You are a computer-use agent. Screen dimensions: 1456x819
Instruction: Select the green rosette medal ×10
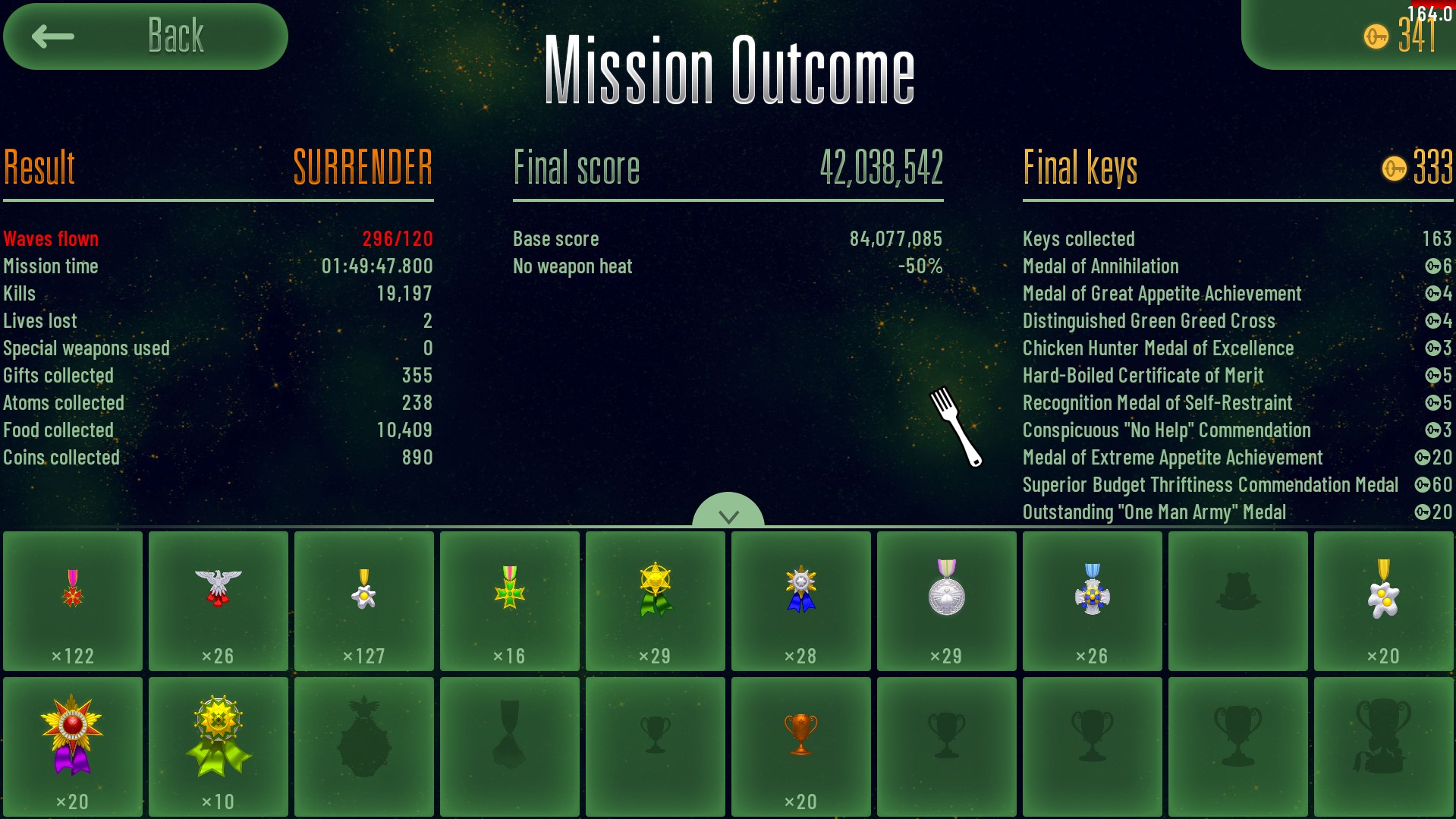(219, 746)
